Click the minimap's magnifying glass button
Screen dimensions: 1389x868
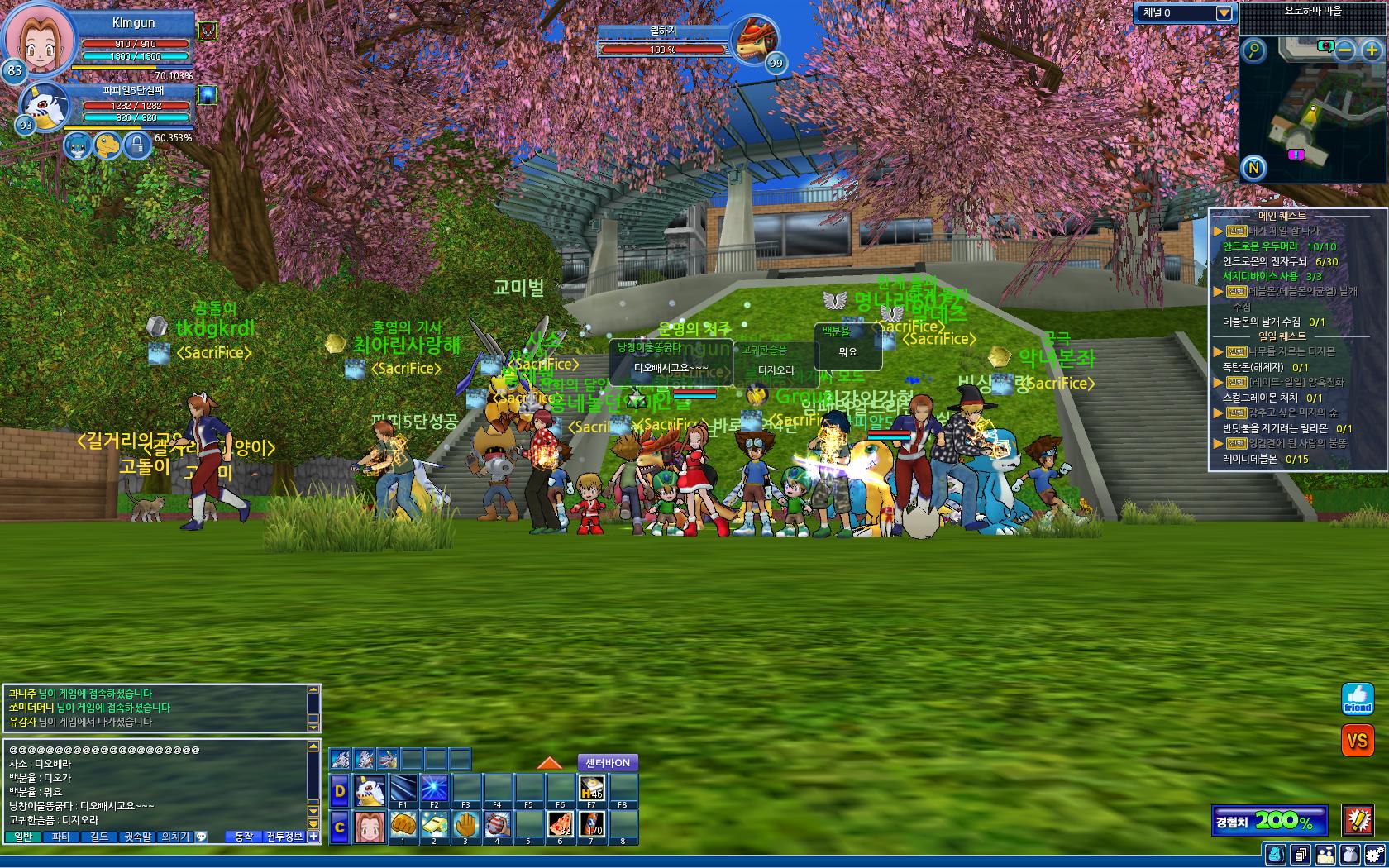1254,51
